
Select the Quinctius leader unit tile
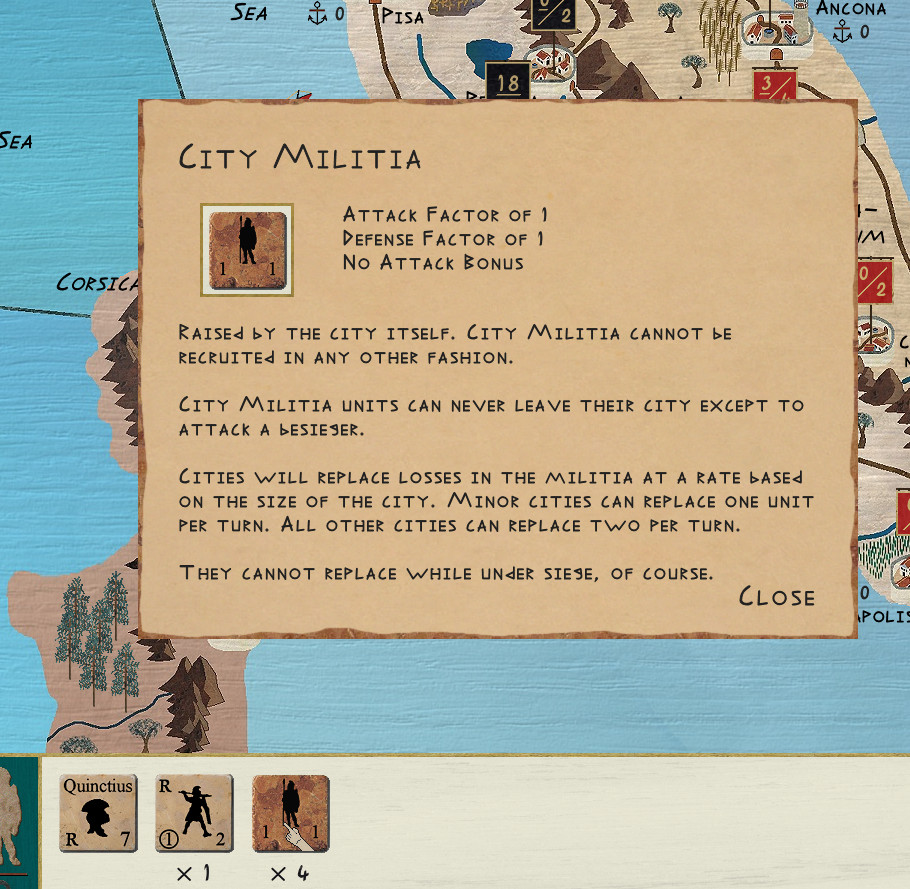98,813
